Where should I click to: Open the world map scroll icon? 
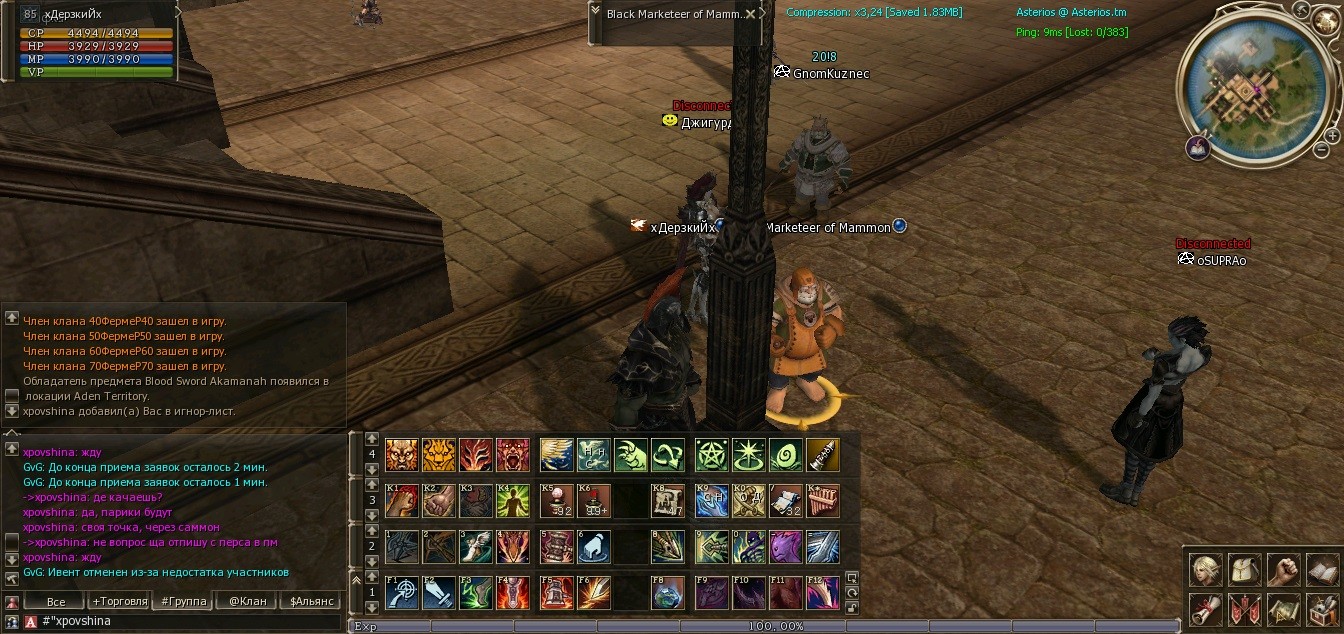click(x=1283, y=608)
